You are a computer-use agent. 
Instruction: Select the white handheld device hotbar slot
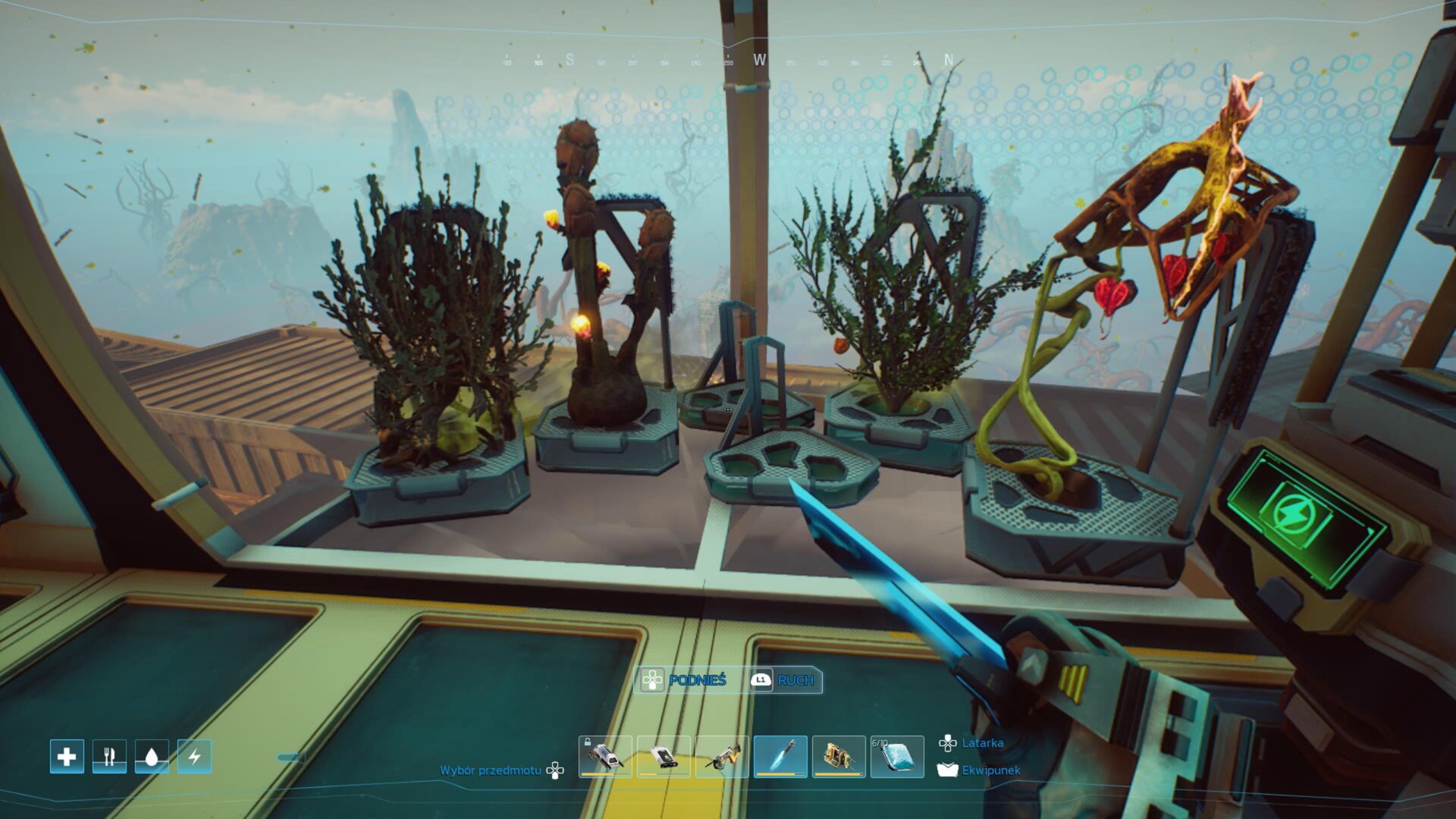tap(664, 756)
